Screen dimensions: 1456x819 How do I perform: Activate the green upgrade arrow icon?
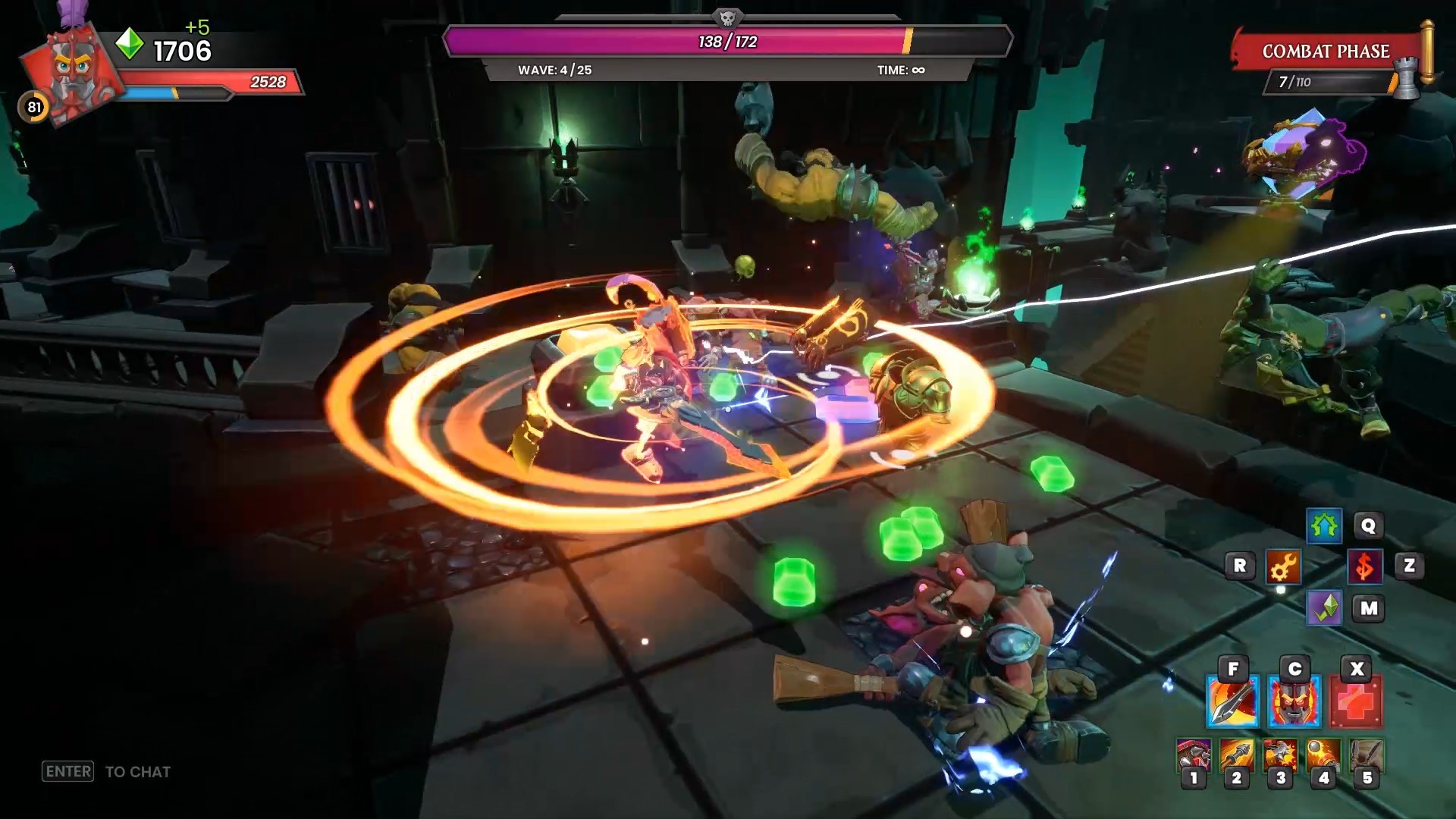(1324, 526)
